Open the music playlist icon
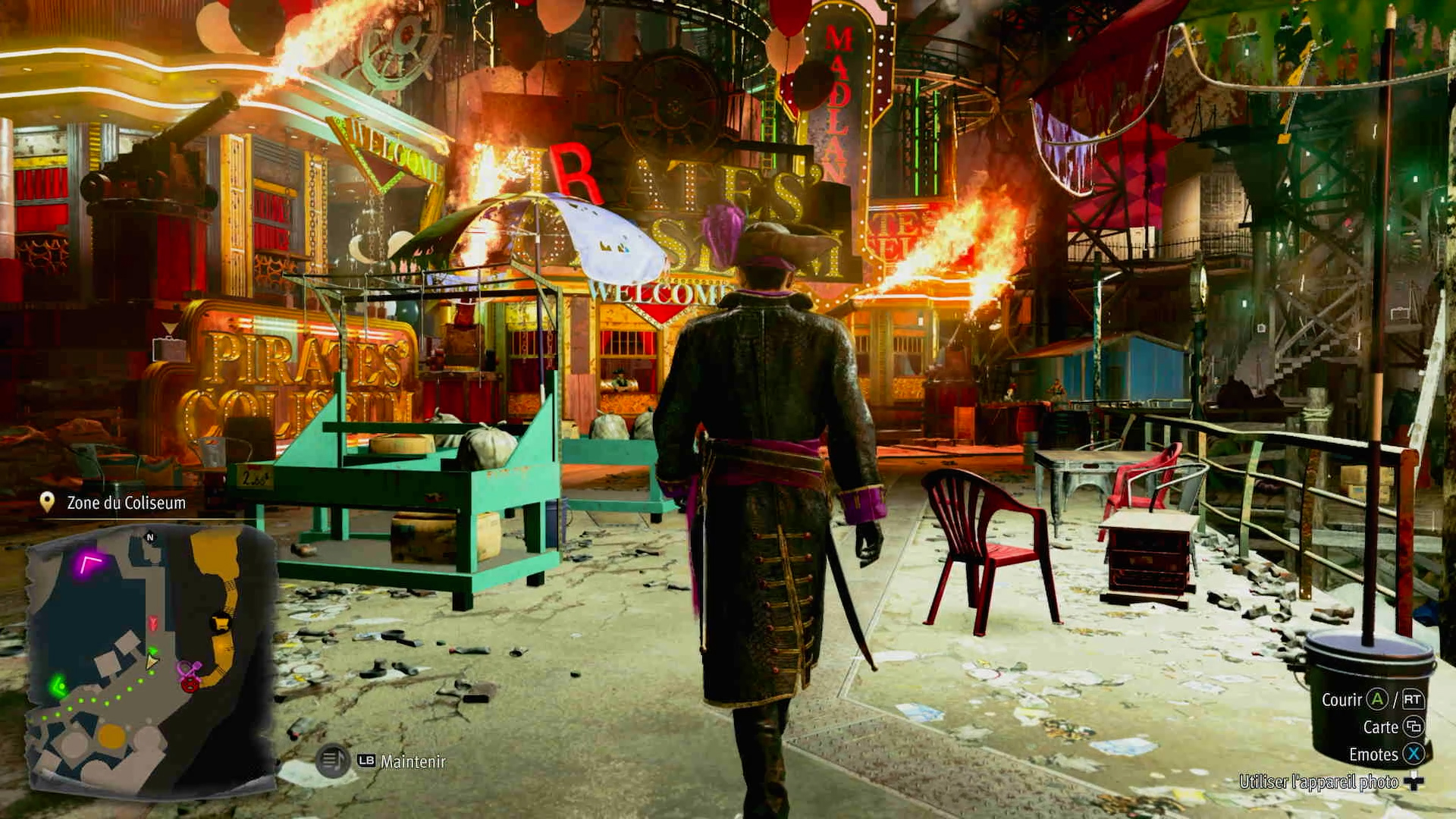The width and height of the screenshot is (1456, 819). 331,761
